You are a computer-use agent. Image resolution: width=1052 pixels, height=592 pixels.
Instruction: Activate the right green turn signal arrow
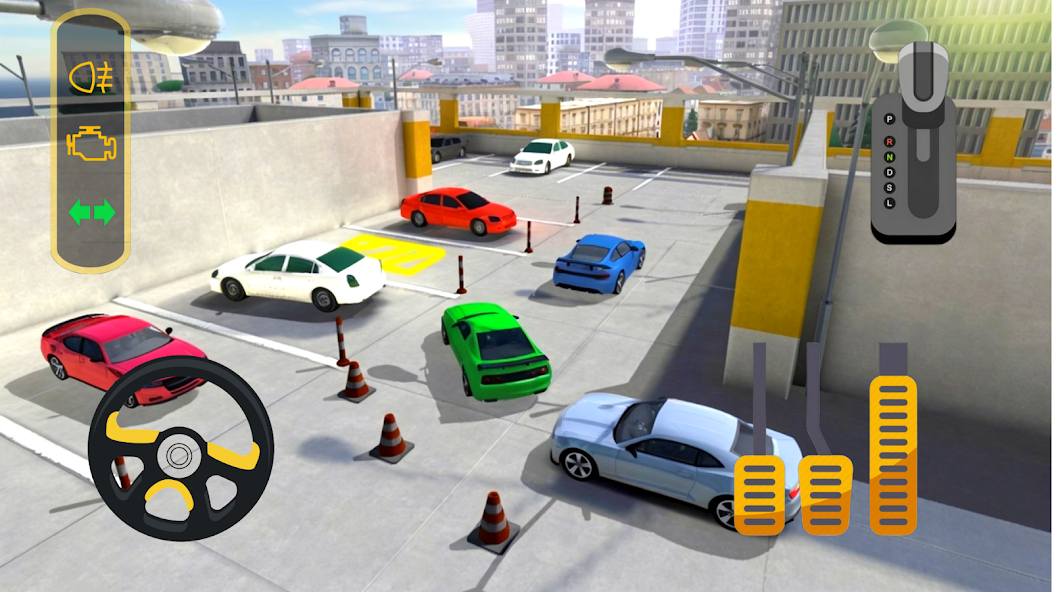pyautogui.click(x=105, y=212)
